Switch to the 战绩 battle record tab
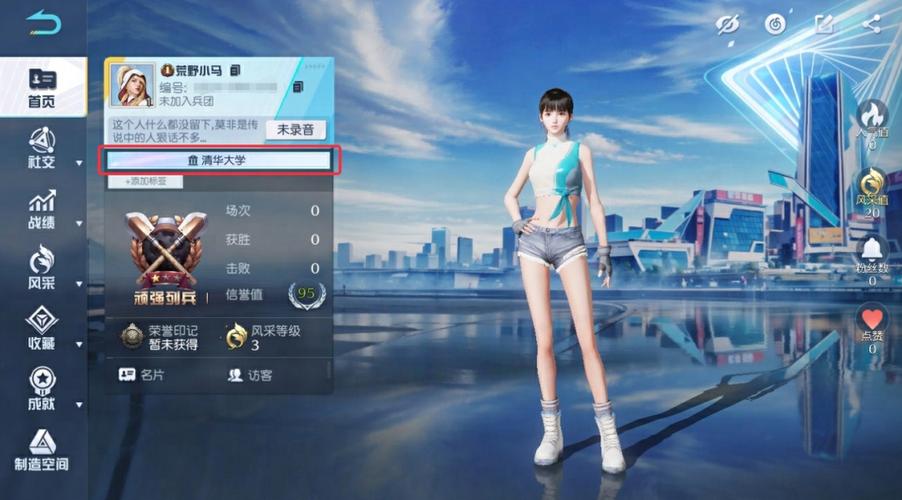The image size is (902, 500). point(42,209)
